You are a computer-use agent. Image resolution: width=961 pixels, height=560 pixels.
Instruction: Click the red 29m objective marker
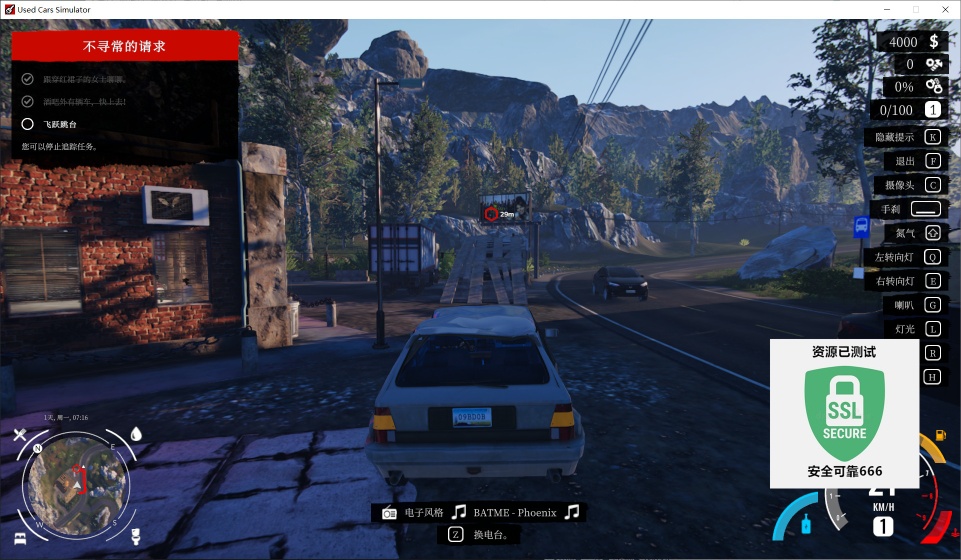(491, 214)
